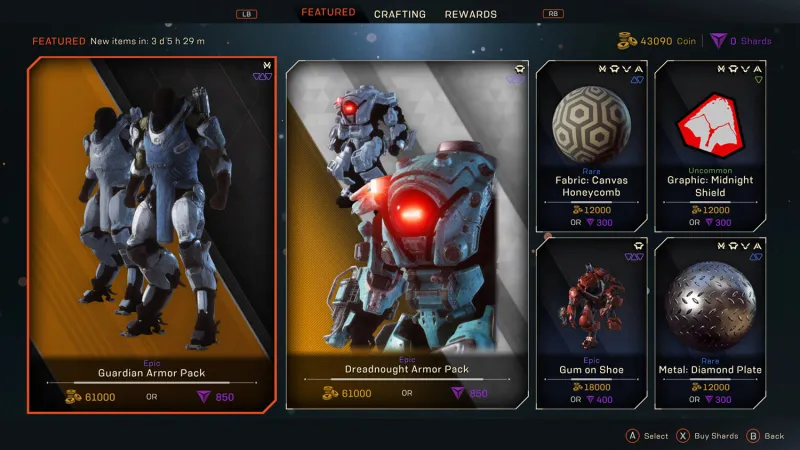
Task: Switch to the Featured tab
Action: [x=328, y=13]
